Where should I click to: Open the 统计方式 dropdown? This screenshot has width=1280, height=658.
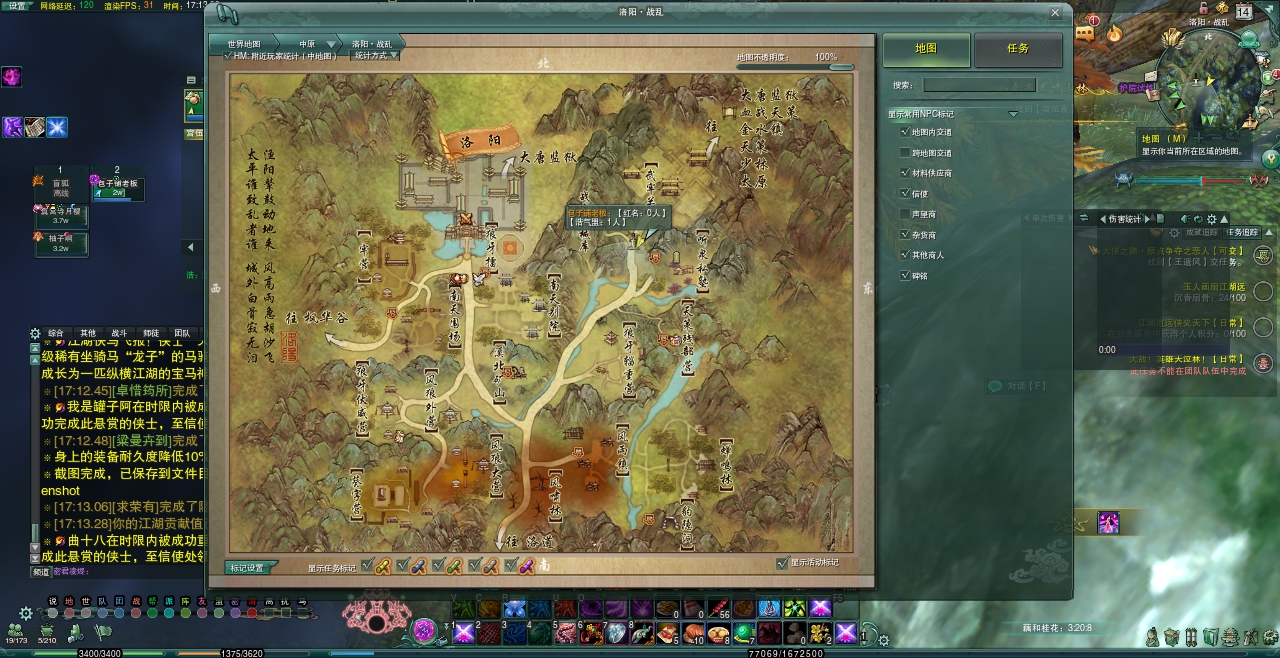pyautogui.click(x=375, y=56)
